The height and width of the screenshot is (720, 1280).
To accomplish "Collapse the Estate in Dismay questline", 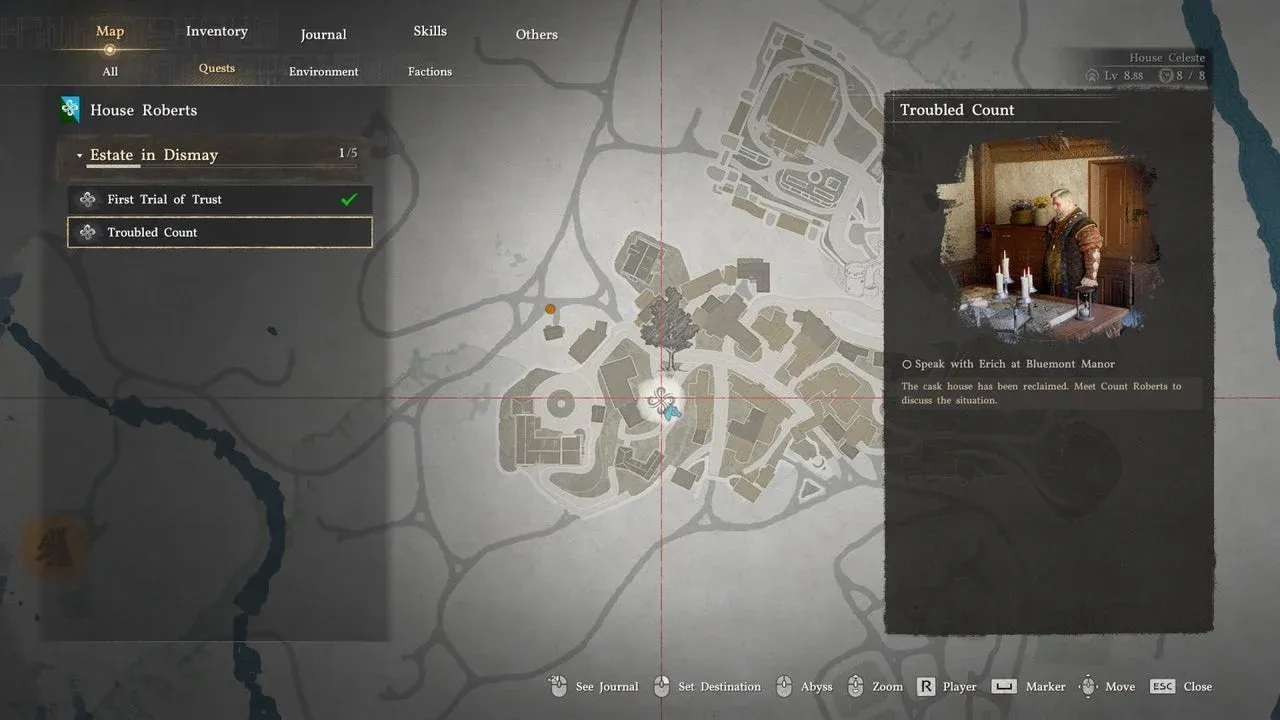I will click(x=80, y=156).
